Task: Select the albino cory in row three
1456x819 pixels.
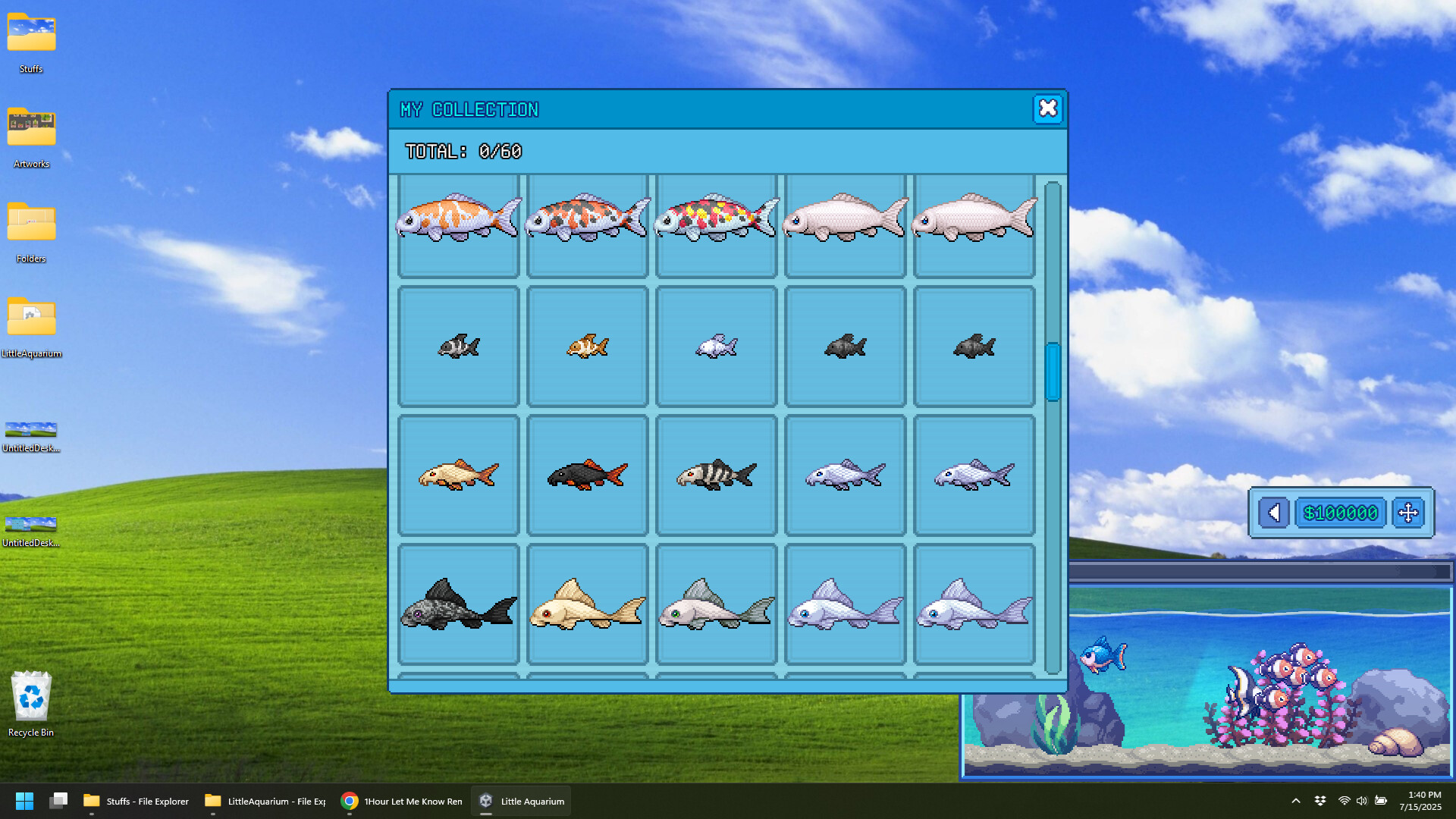Action: [458, 475]
